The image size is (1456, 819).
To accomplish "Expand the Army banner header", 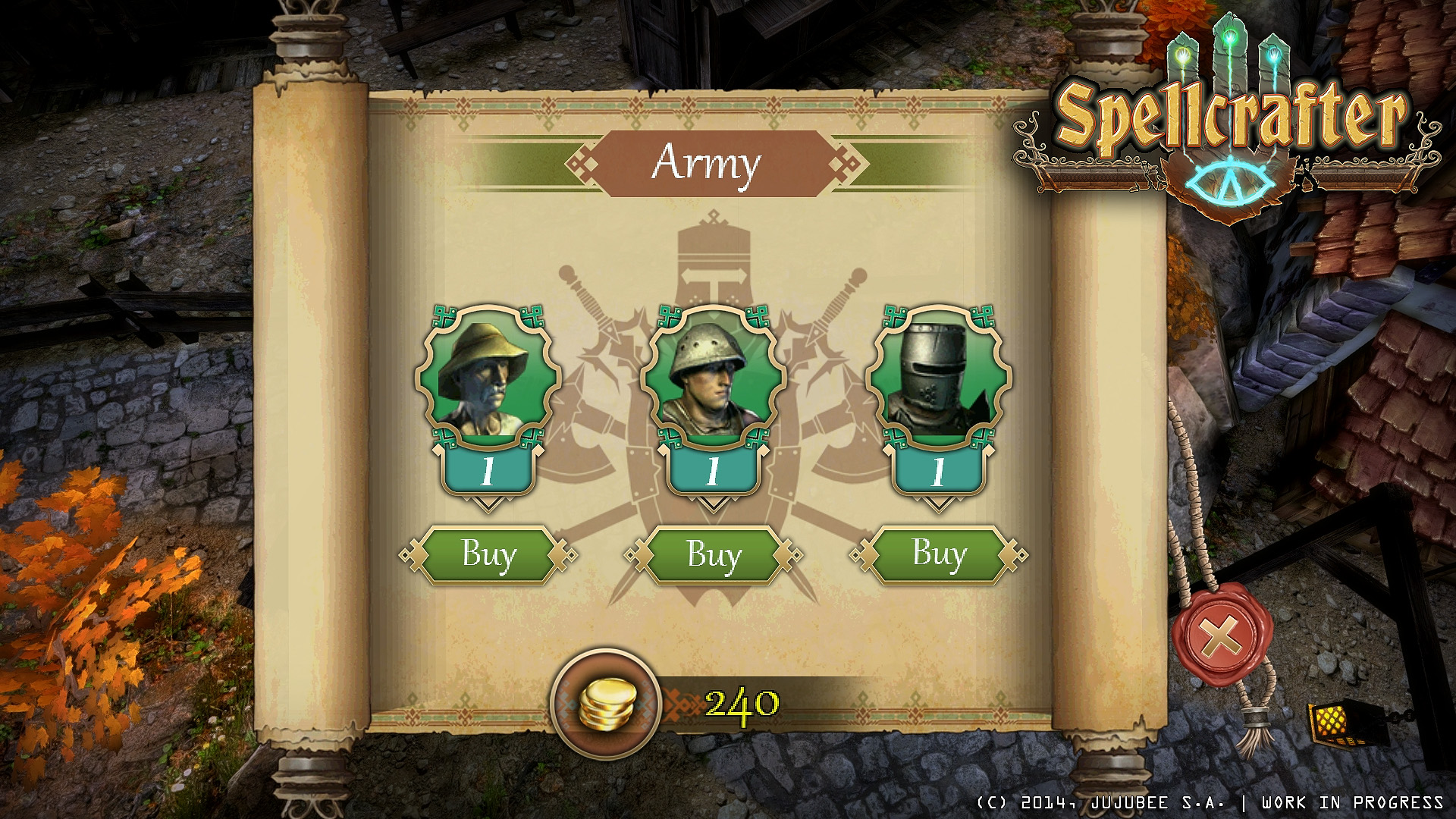I will point(713,162).
